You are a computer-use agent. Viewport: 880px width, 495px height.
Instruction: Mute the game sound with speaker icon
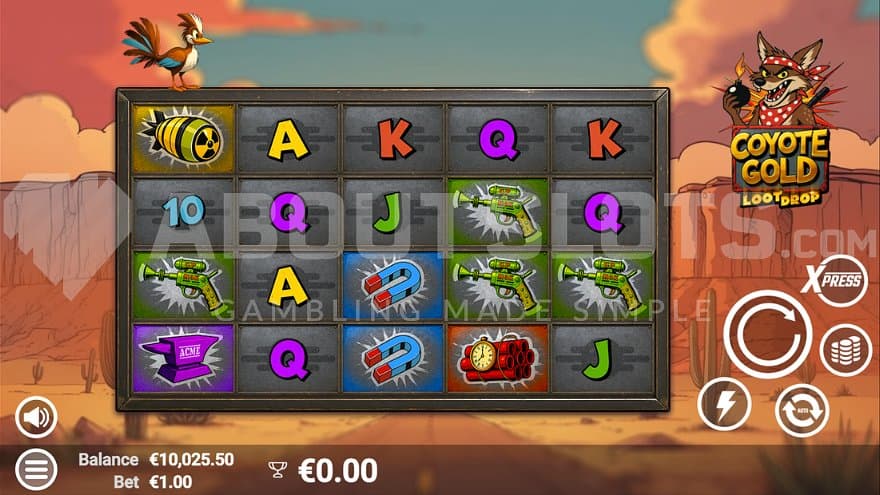click(x=36, y=417)
